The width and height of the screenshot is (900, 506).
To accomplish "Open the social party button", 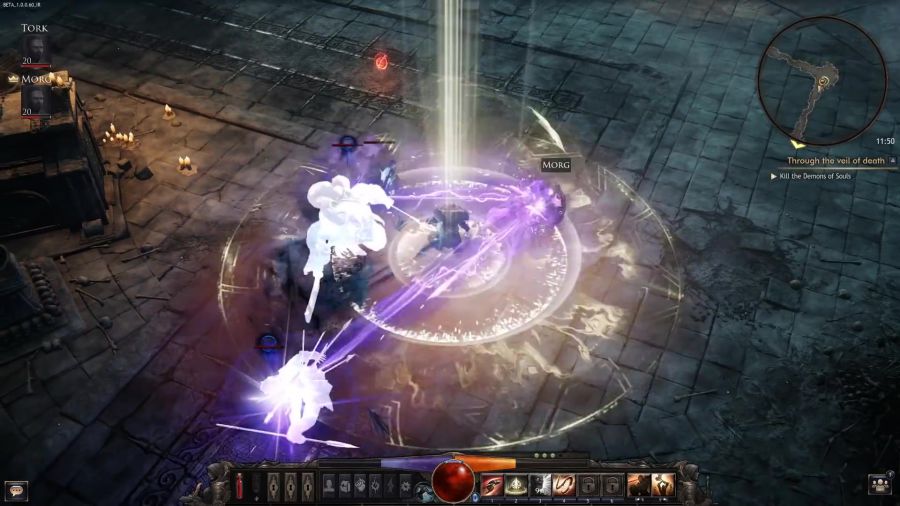I will (880, 485).
